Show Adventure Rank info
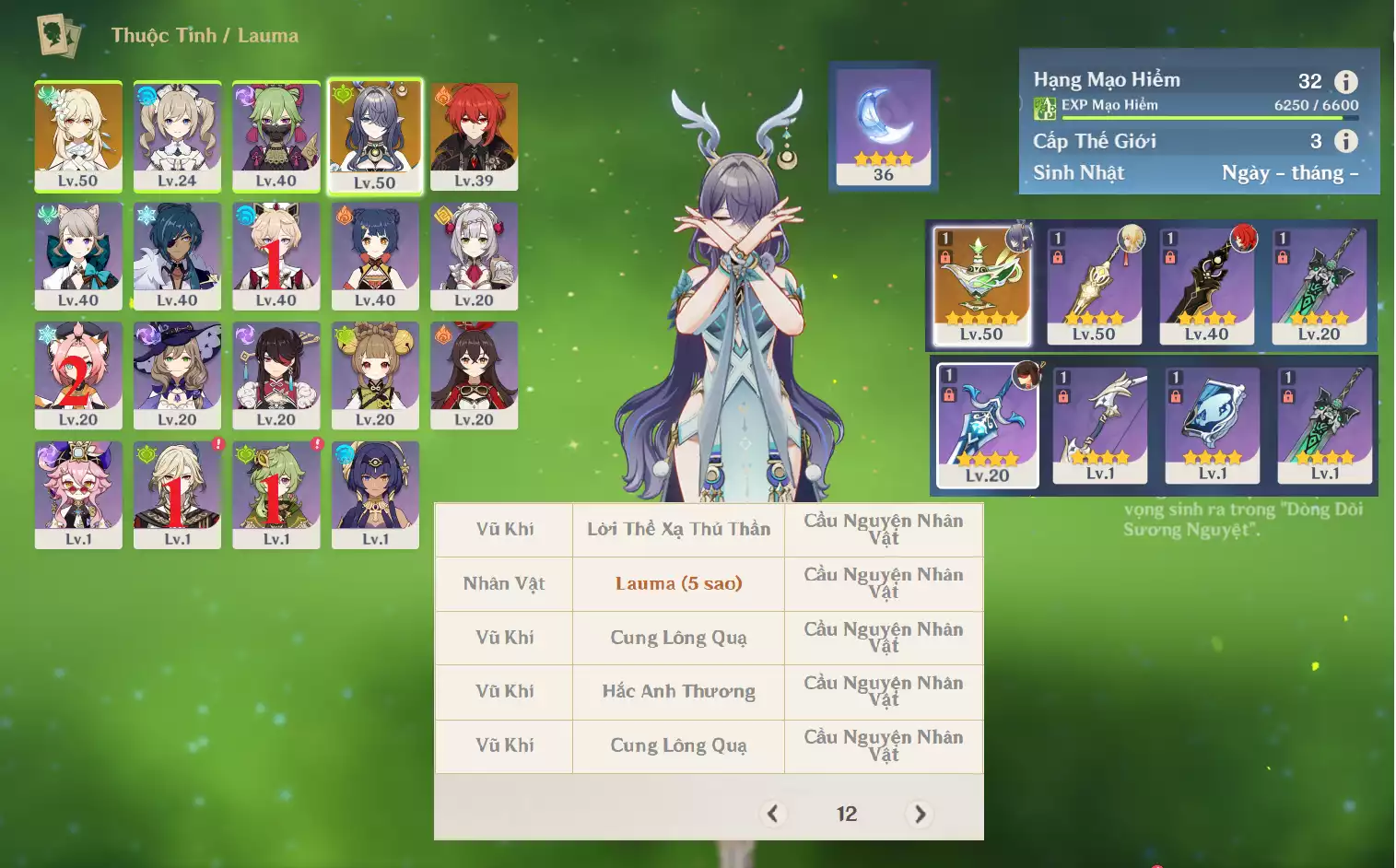Viewport: 1396px width, 868px height. (1346, 82)
